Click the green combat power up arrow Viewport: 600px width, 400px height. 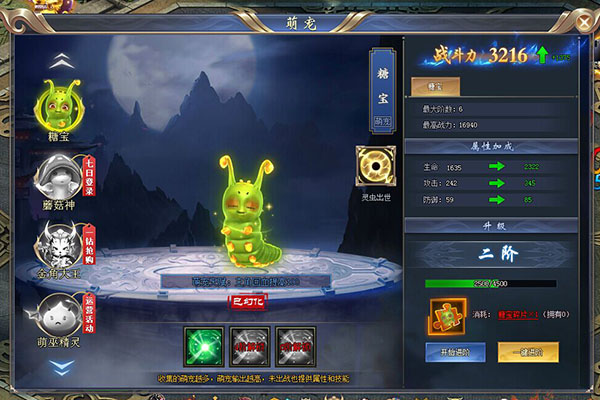click(541, 55)
